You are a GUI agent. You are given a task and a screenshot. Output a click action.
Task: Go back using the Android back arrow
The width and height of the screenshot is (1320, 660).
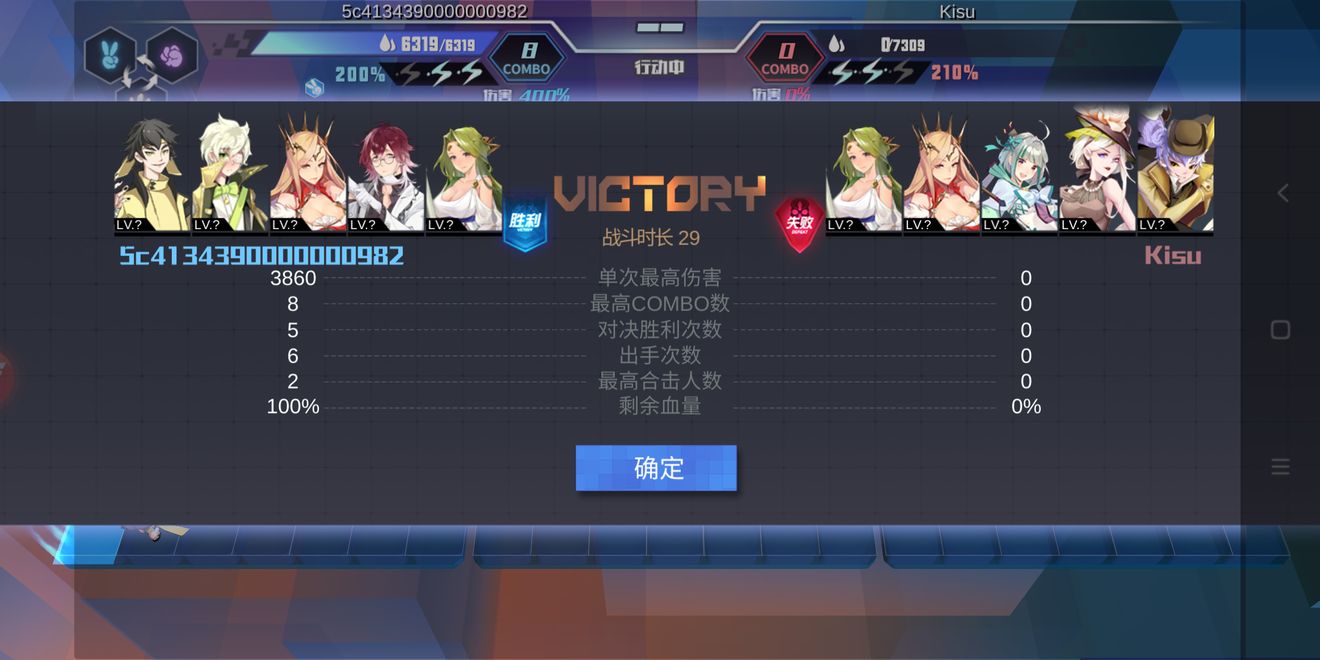coord(1282,193)
